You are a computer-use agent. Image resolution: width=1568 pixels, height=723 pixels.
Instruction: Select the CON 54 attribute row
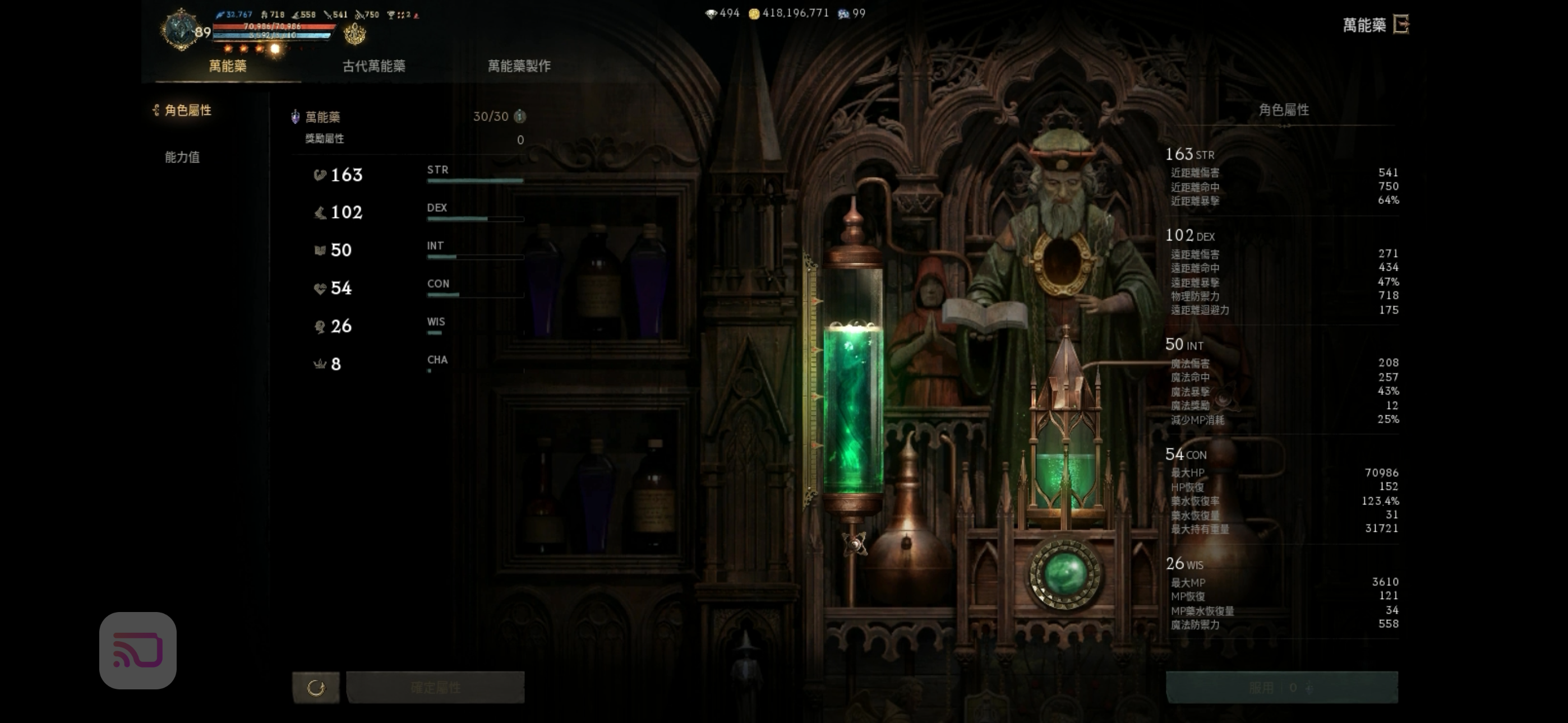(x=417, y=288)
